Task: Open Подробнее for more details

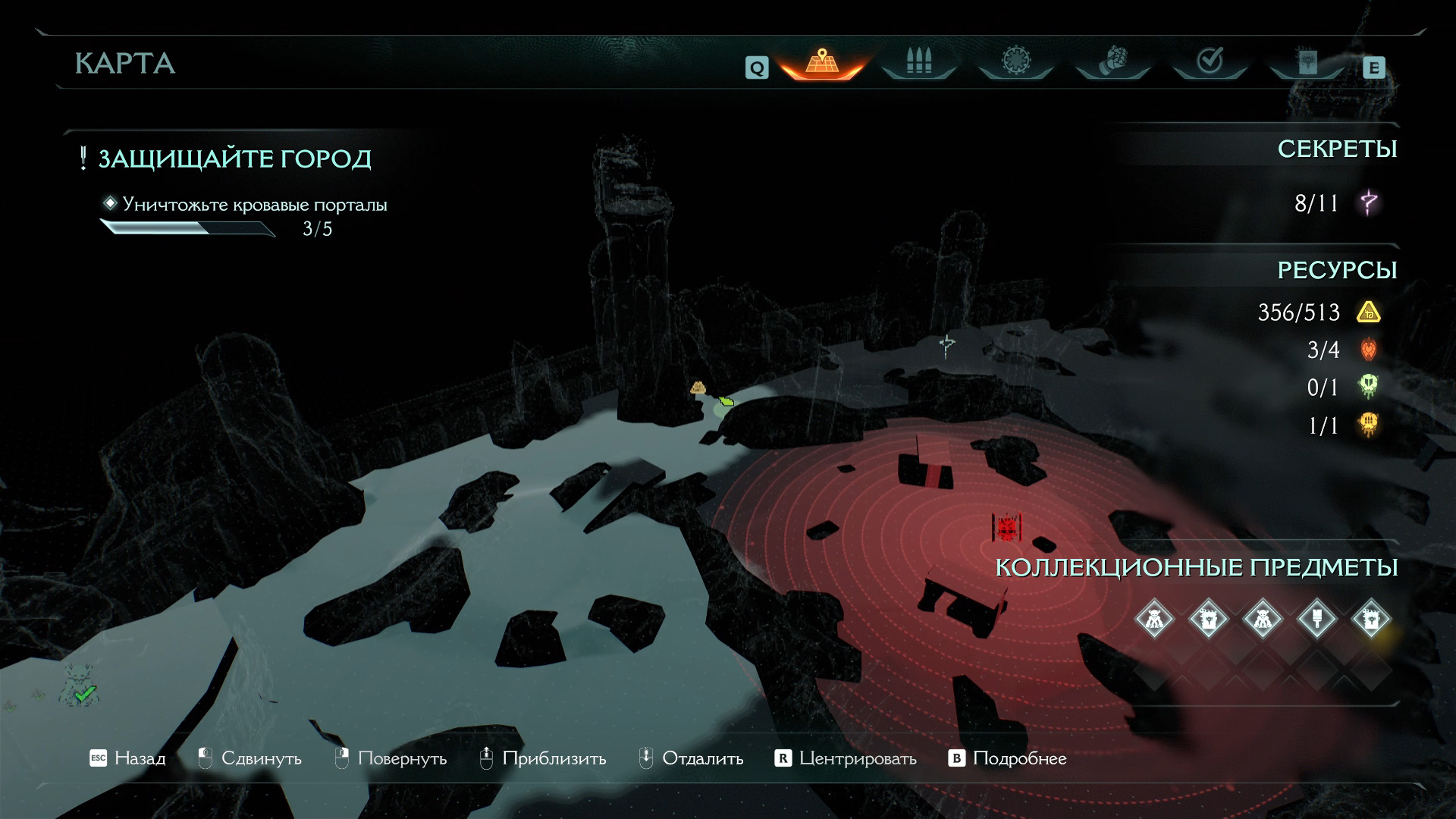Action: click(x=1008, y=758)
